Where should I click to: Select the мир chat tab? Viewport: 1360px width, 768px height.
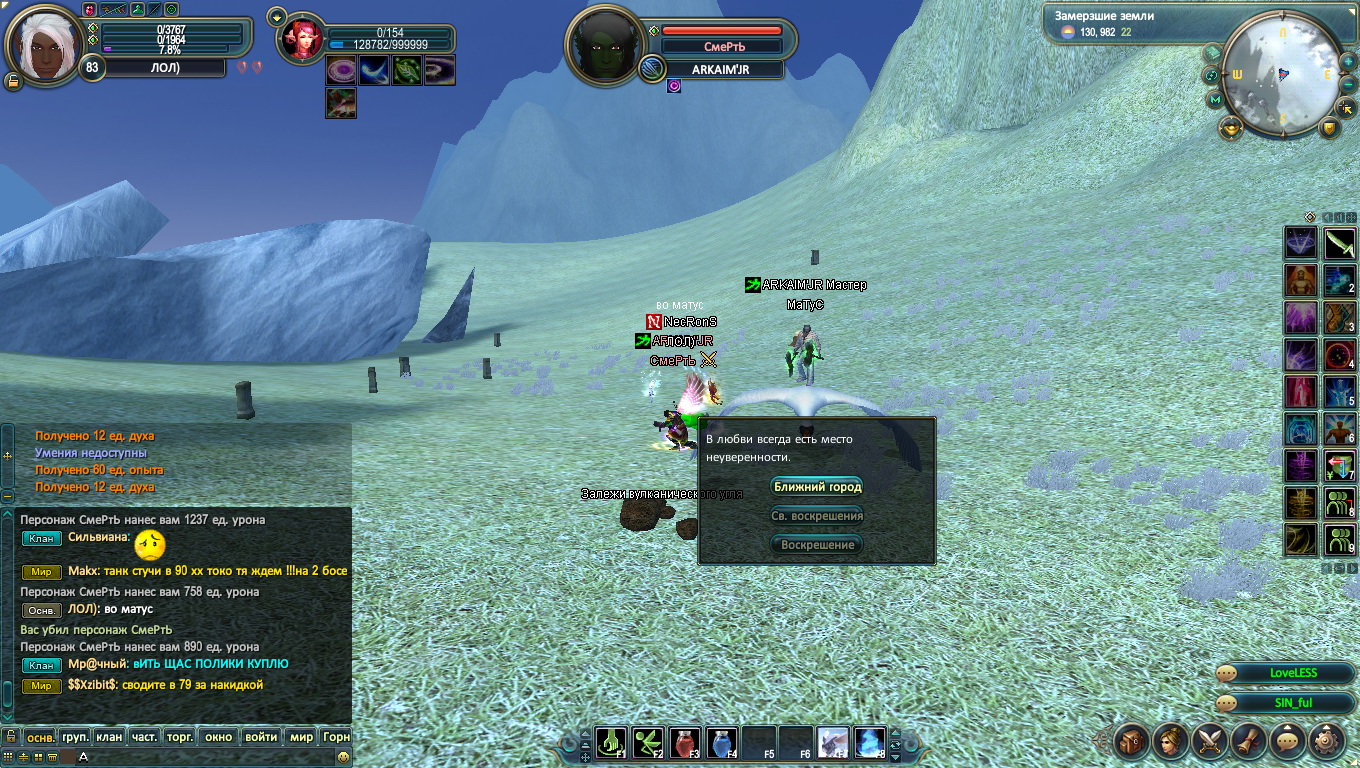(301, 737)
